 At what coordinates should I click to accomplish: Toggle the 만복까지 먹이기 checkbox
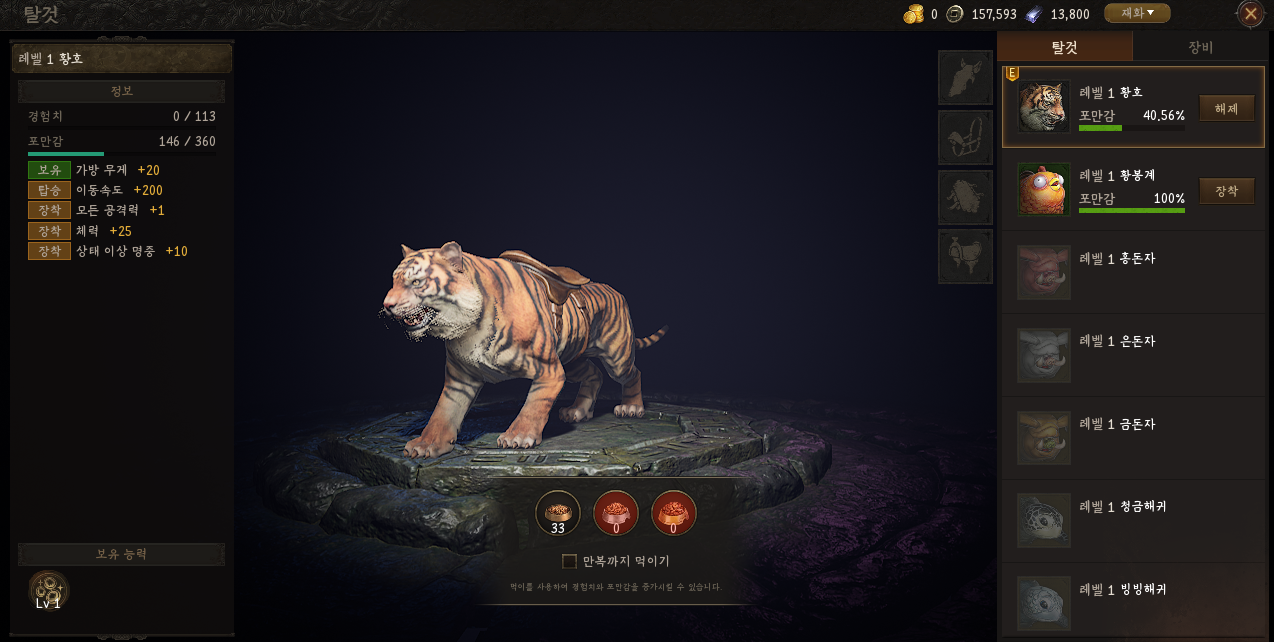pyautogui.click(x=570, y=561)
